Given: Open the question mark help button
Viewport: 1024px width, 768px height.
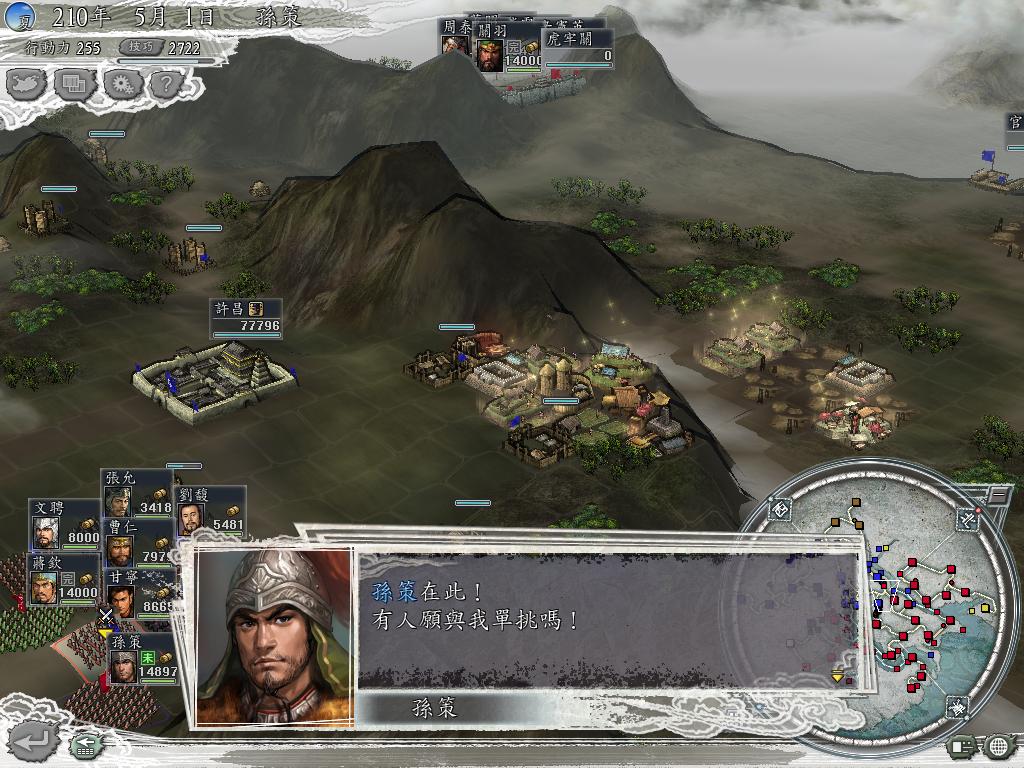Looking at the screenshot, I should click(x=165, y=83).
